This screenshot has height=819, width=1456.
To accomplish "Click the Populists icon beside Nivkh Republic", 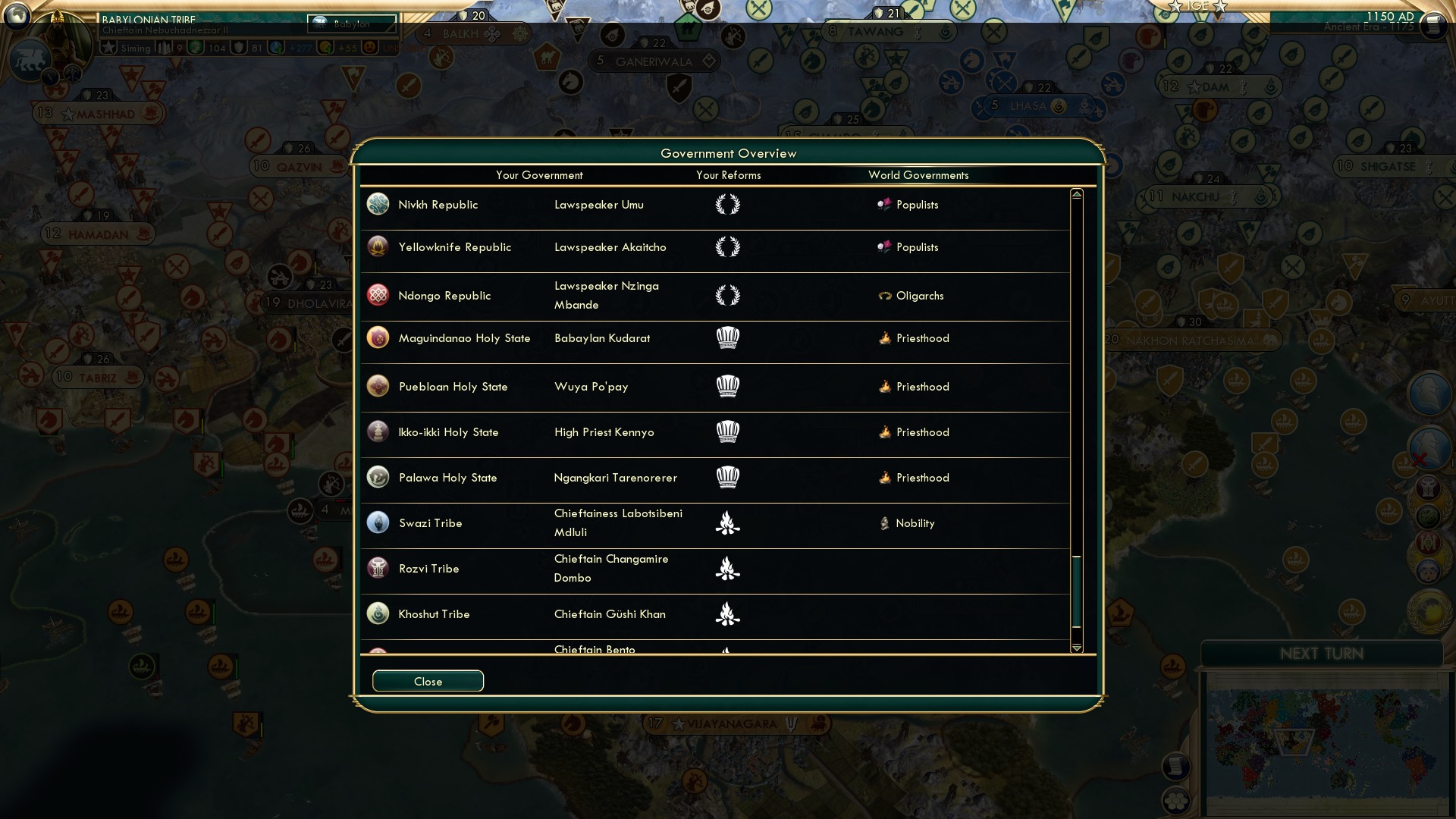I will tap(885, 205).
